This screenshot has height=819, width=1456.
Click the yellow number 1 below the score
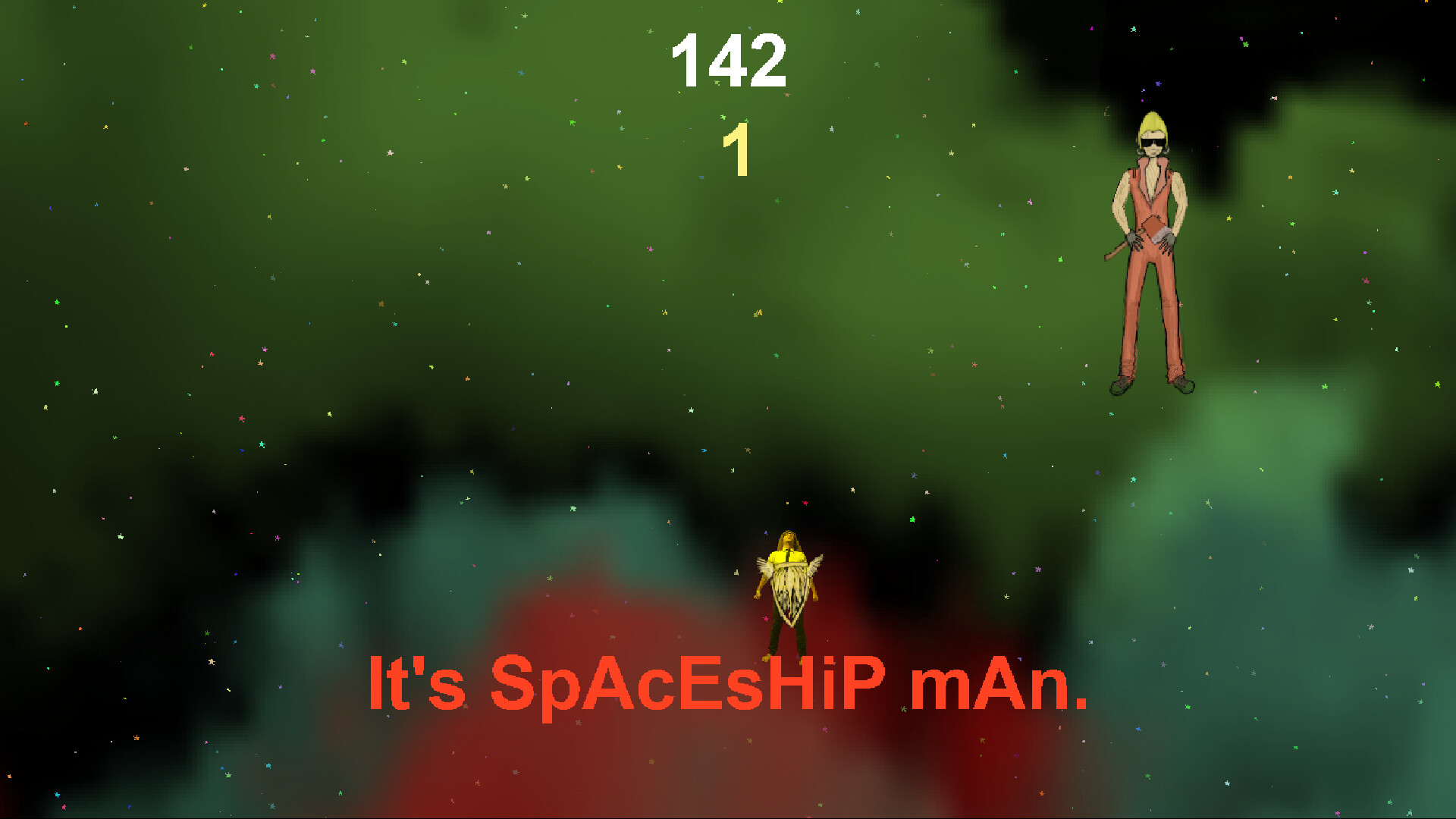pyautogui.click(x=739, y=151)
